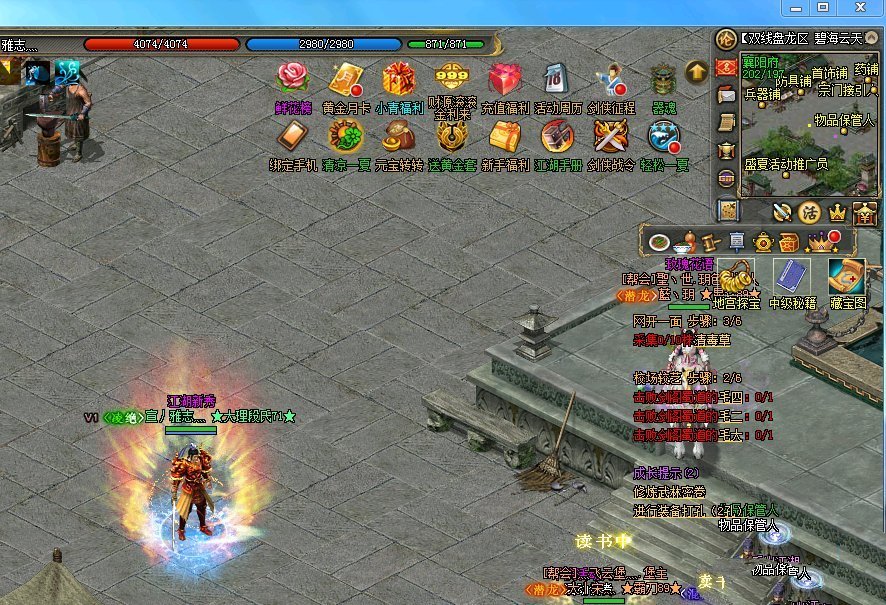
Task: Claim the 新手福利 newbie rewards
Action: (x=505, y=136)
